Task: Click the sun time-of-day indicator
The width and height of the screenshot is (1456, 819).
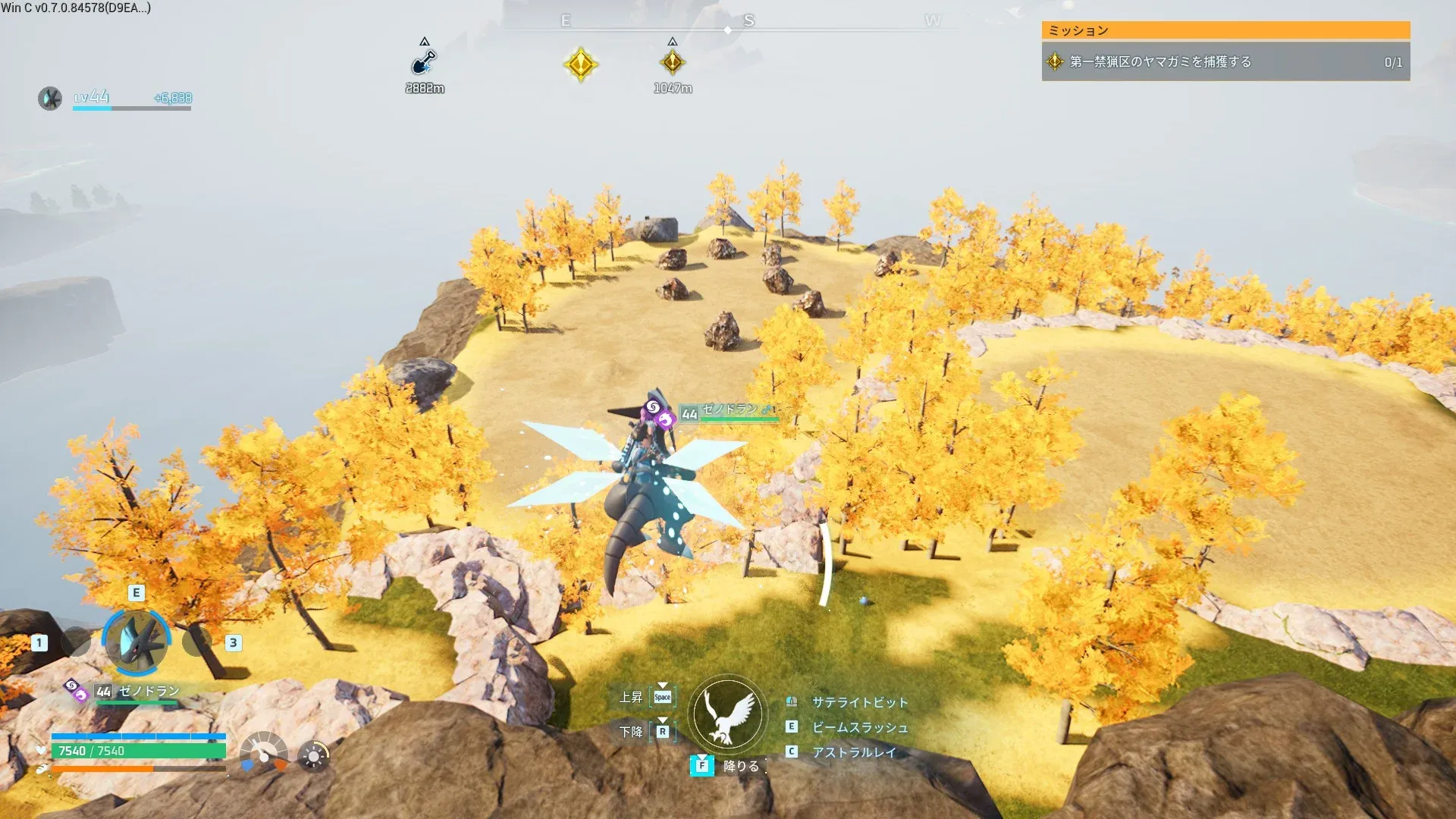Action: click(313, 756)
